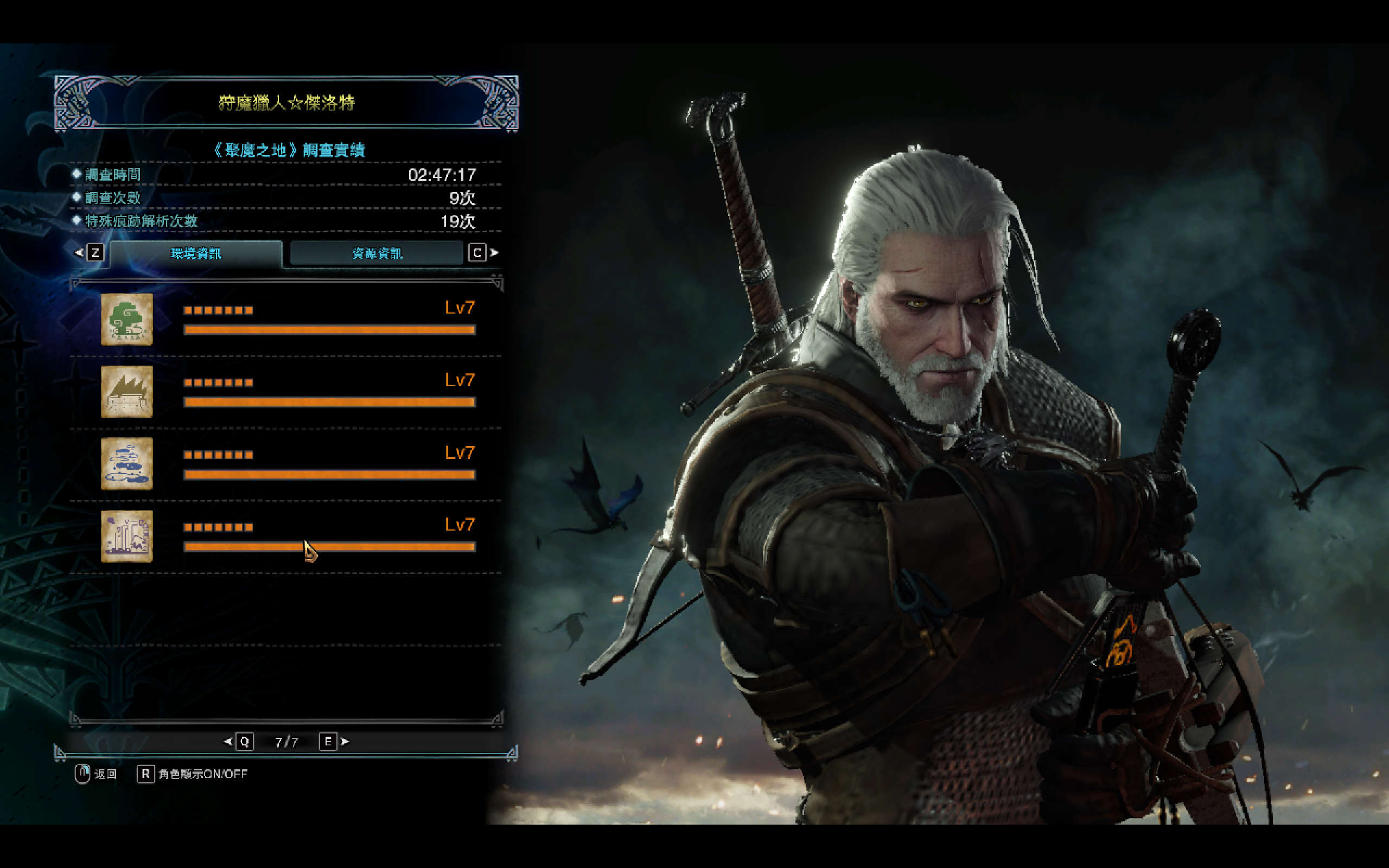Choose the purple rotted region row icon
The image size is (1389, 868).
(127, 536)
